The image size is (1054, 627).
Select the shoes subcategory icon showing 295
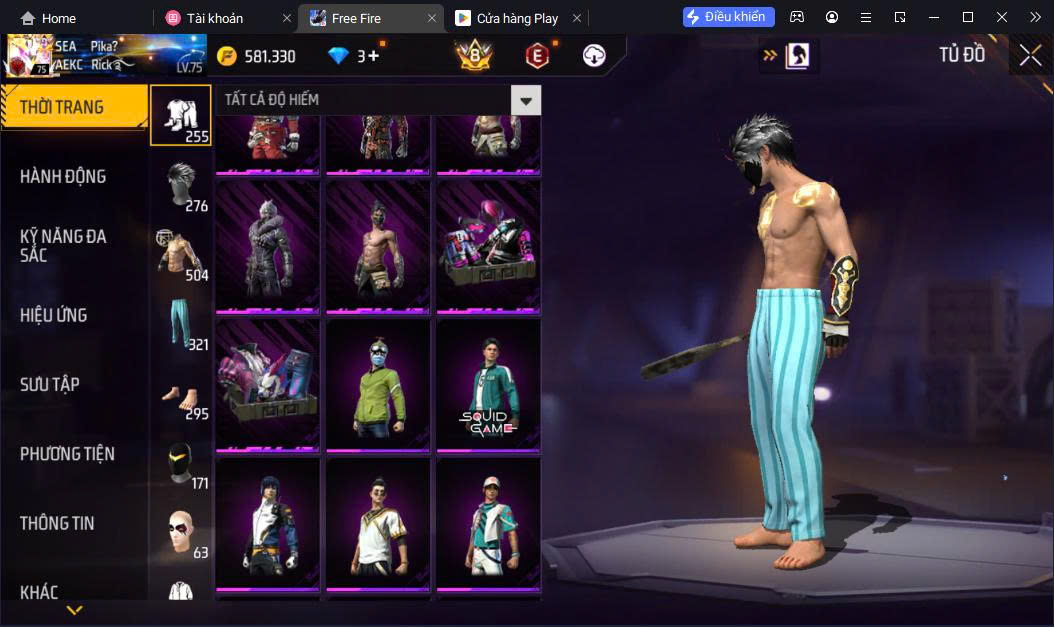(x=181, y=393)
